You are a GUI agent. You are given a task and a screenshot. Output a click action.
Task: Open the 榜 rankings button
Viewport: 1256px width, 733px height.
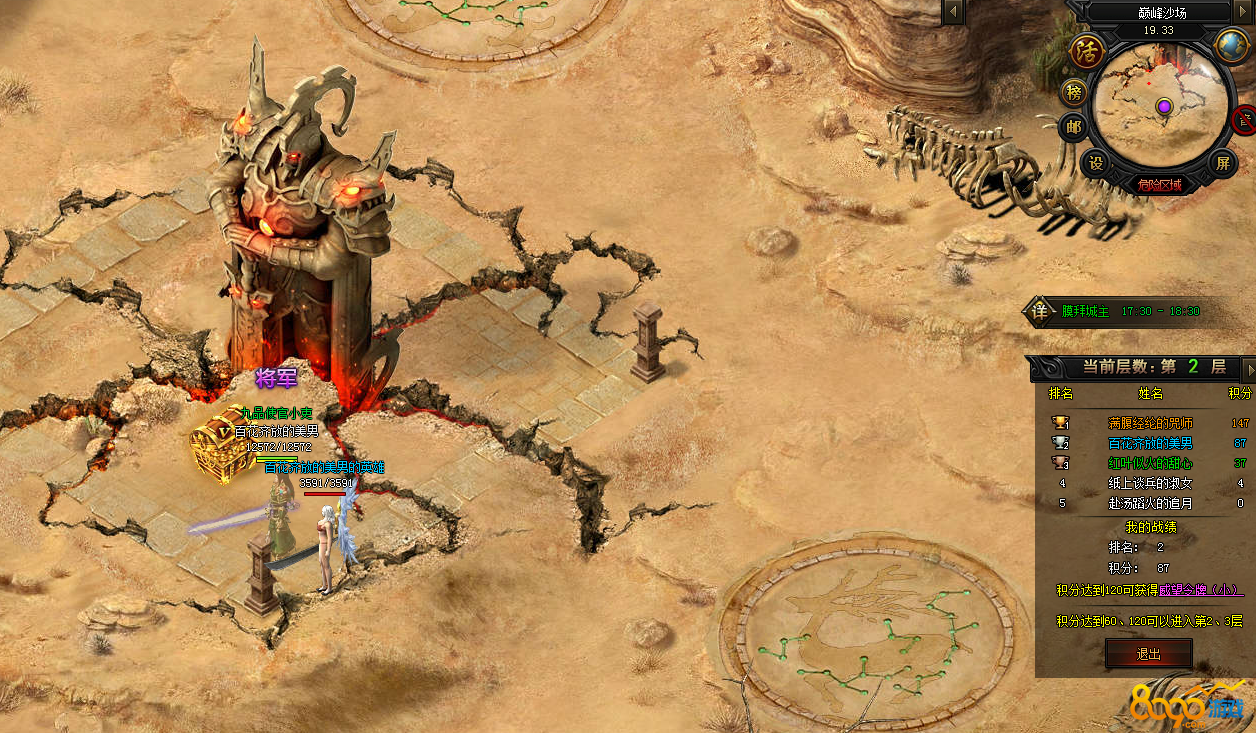point(1074,93)
